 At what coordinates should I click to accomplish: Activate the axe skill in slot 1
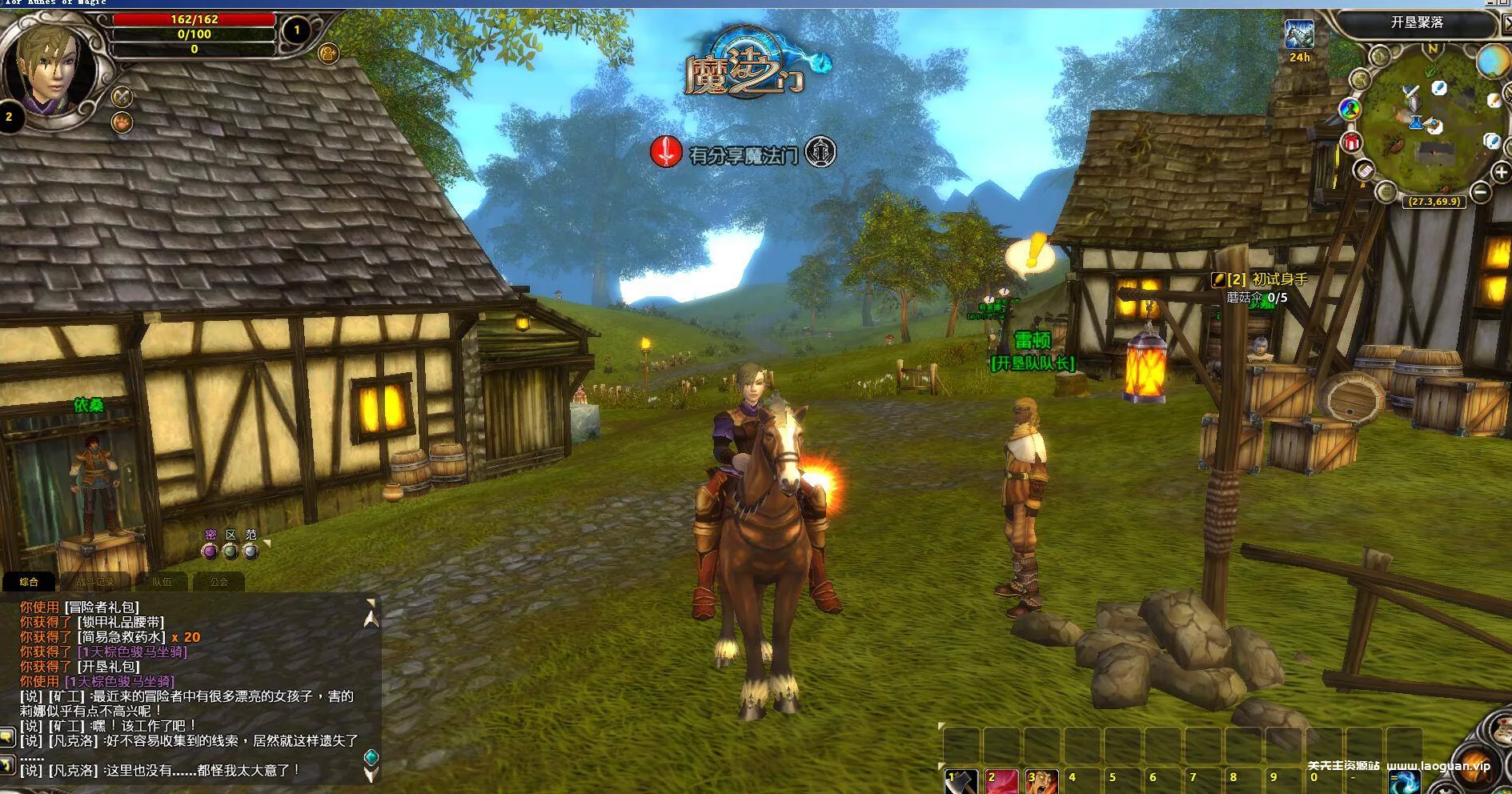(x=961, y=782)
